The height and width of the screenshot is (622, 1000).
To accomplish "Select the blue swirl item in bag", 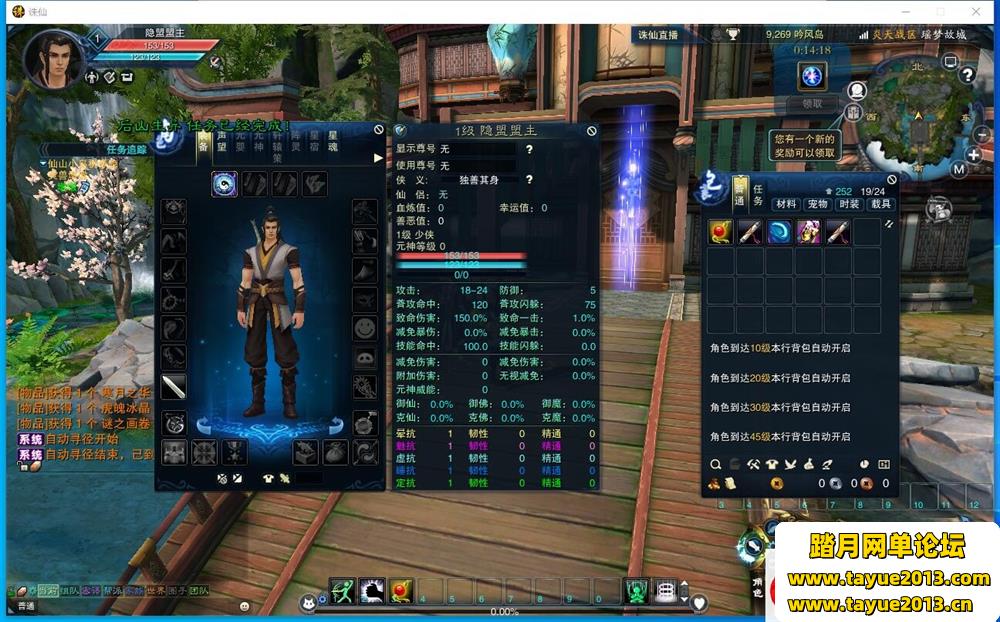I will (779, 233).
